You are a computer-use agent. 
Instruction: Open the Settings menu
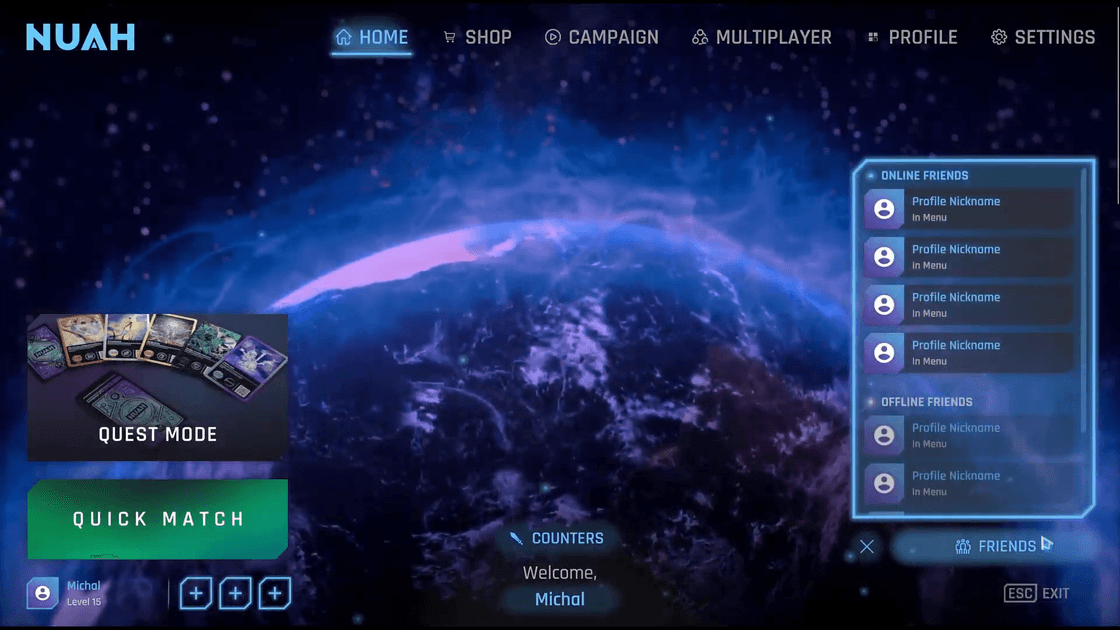[x=1043, y=38]
